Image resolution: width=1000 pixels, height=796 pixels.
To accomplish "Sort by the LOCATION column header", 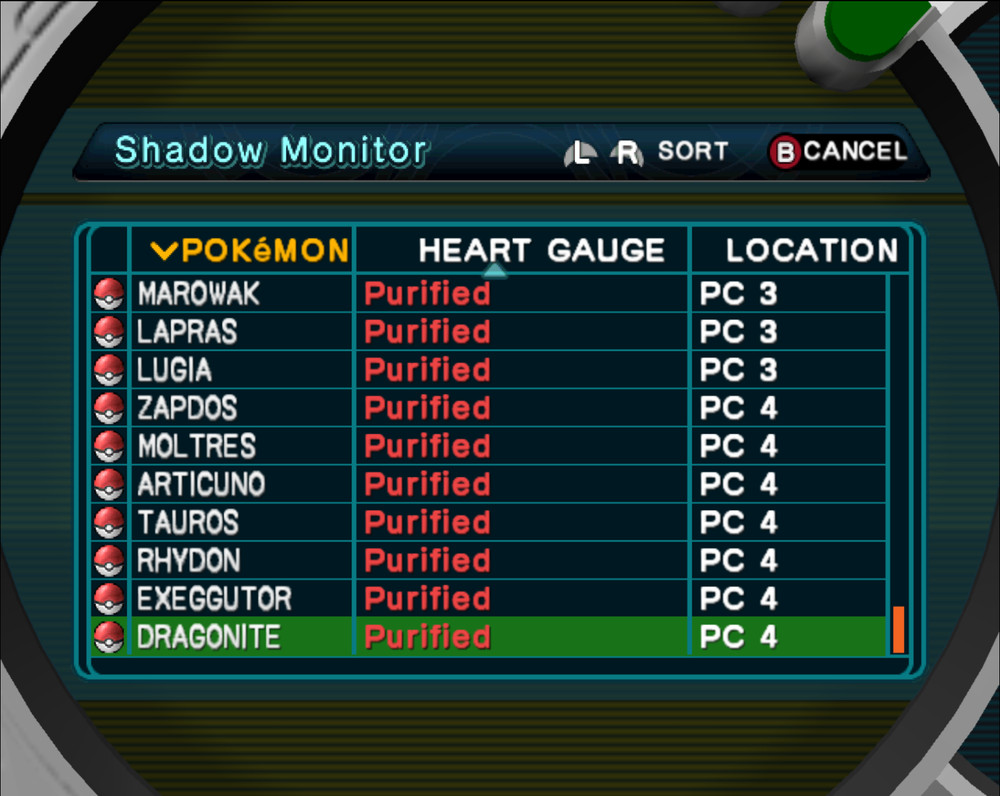I will click(811, 250).
